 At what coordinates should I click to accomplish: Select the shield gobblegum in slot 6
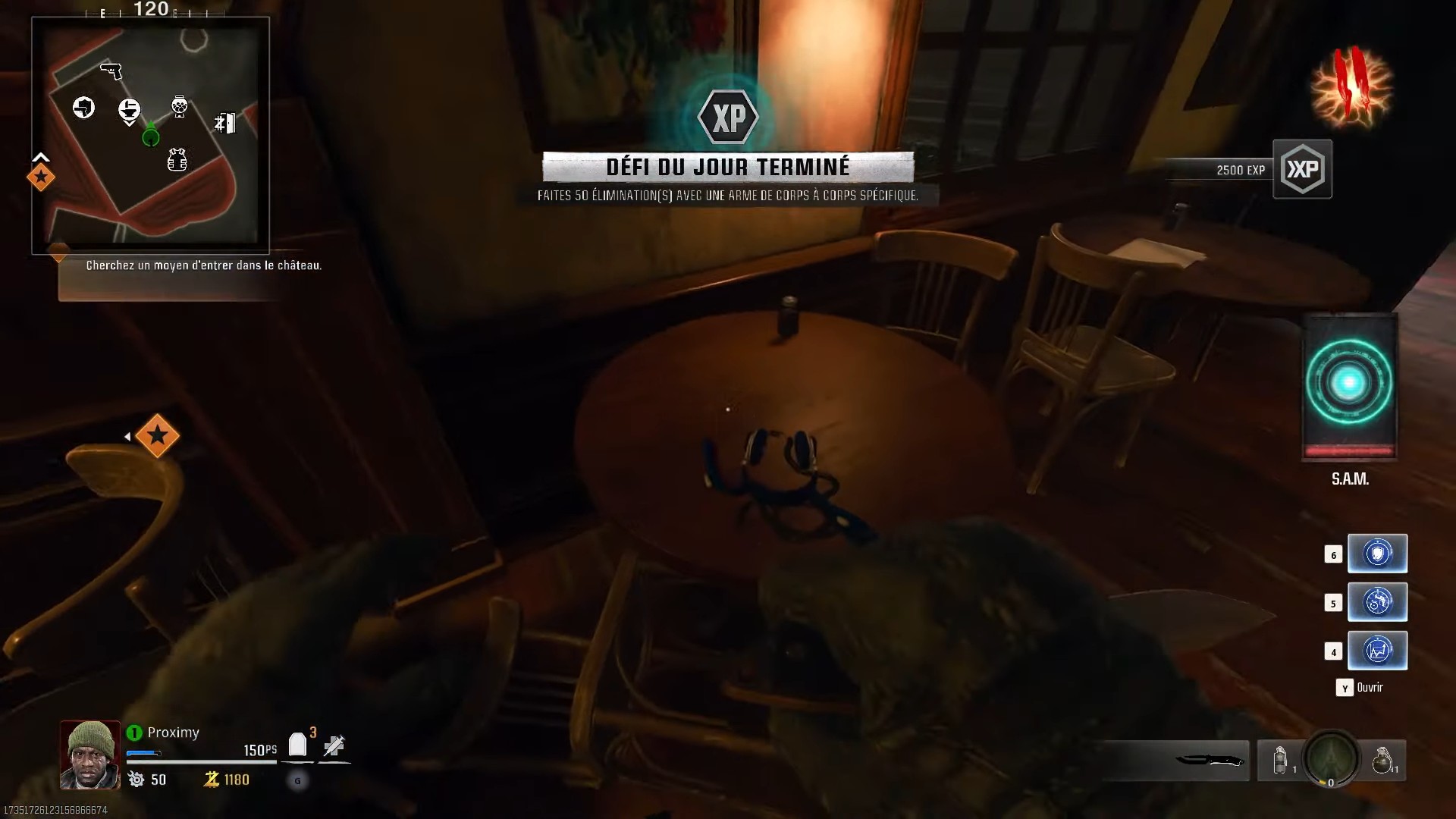1378,554
